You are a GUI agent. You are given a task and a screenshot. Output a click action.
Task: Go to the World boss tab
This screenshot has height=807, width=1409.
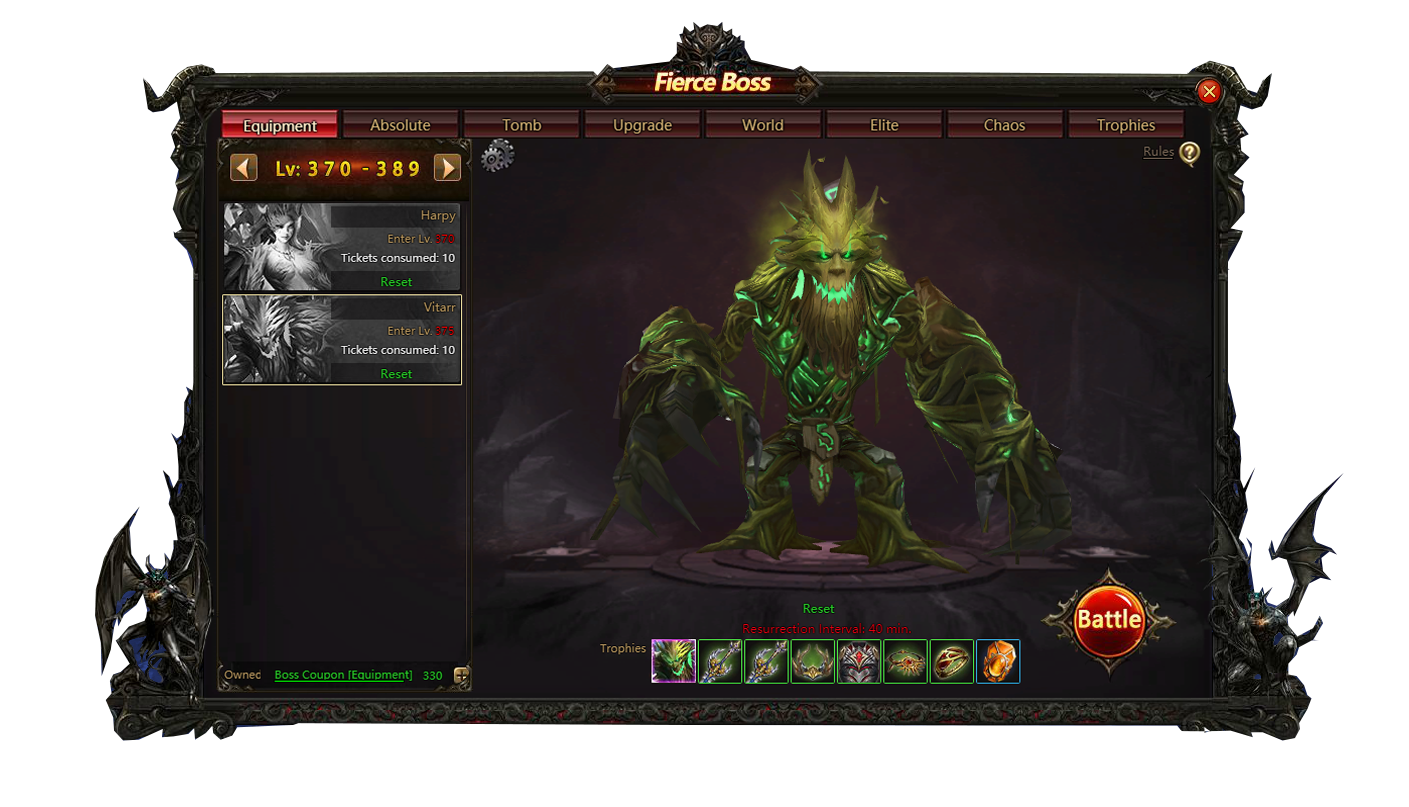coord(763,125)
